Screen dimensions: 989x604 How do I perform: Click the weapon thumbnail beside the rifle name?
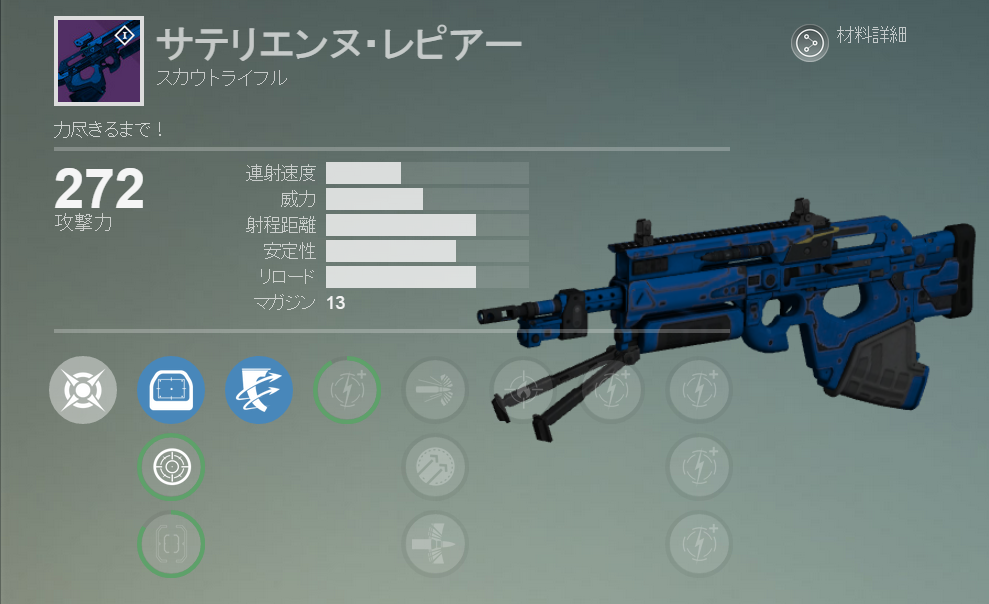(x=99, y=61)
